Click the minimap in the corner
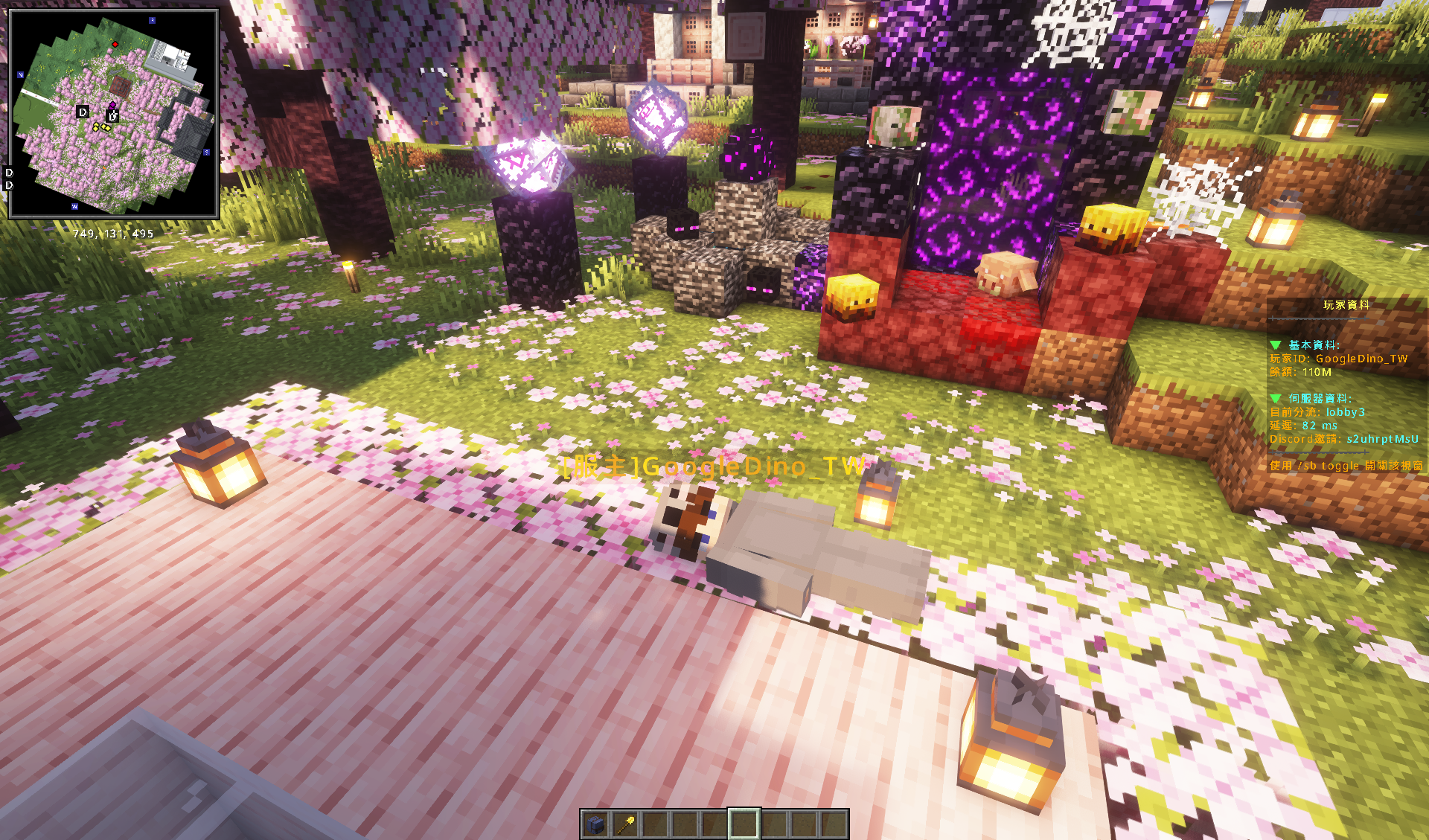The height and width of the screenshot is (840, 1429). pyautogui.click(x=114, y=114)
